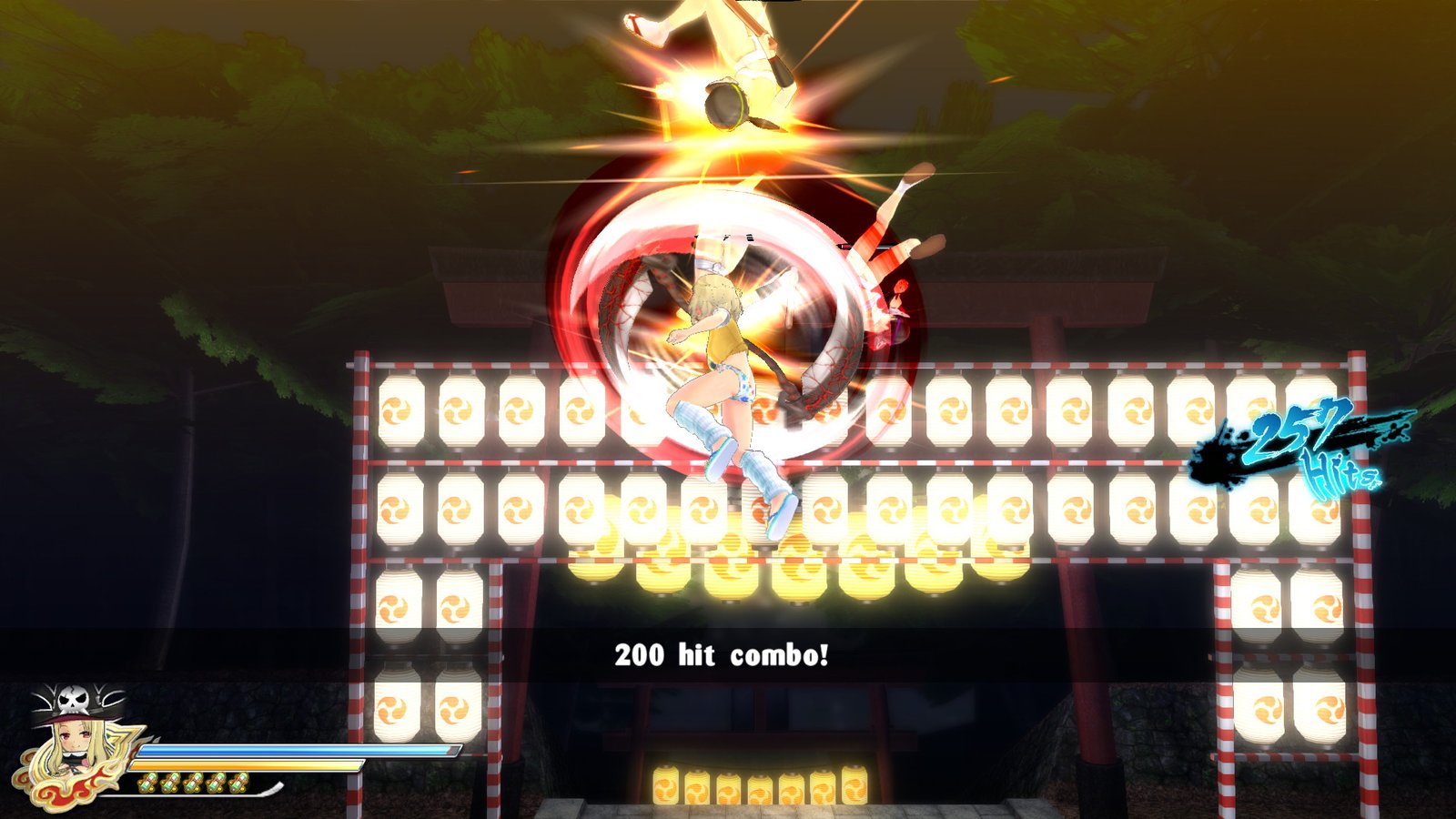Select the fifth ninja scroll orb icon
Viewport: 1456px width, 819px height.
(240, 783)
